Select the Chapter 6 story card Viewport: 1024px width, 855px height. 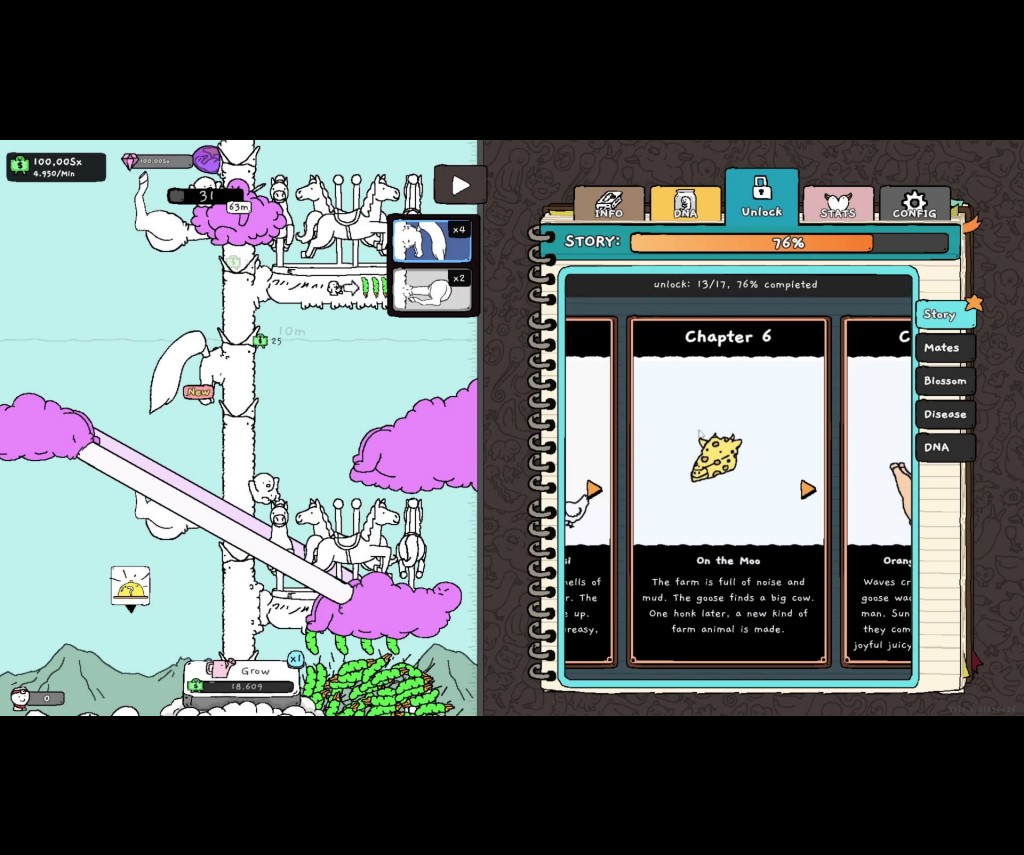pyautogui.click(x=728, y=490)
